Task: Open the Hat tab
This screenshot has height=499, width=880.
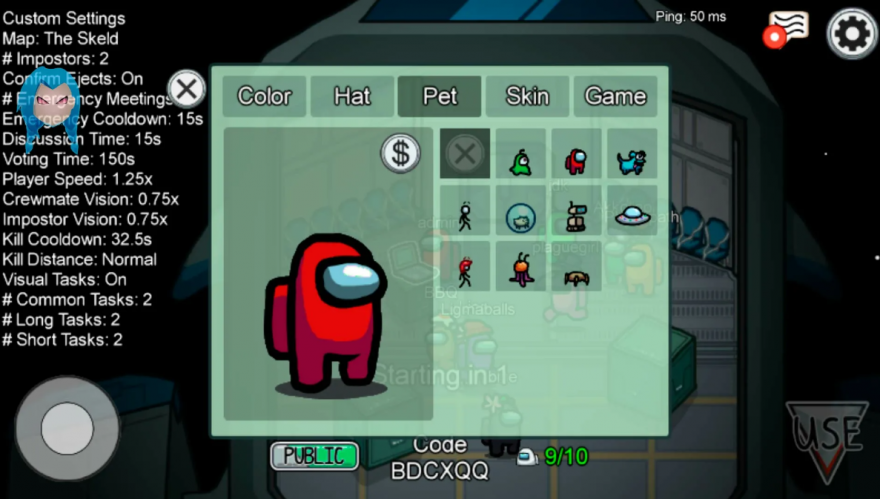Action: 352,96
